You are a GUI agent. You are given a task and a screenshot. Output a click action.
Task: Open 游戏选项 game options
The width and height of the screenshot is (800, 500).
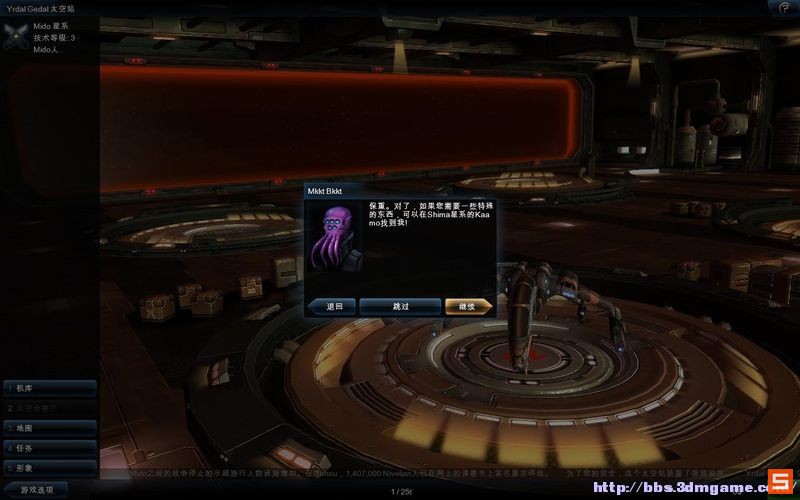tap(36, 490)
